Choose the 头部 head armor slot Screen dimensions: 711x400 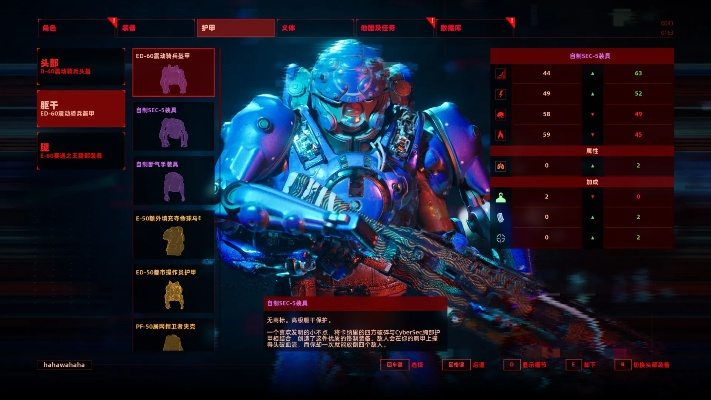pos(81,66)
